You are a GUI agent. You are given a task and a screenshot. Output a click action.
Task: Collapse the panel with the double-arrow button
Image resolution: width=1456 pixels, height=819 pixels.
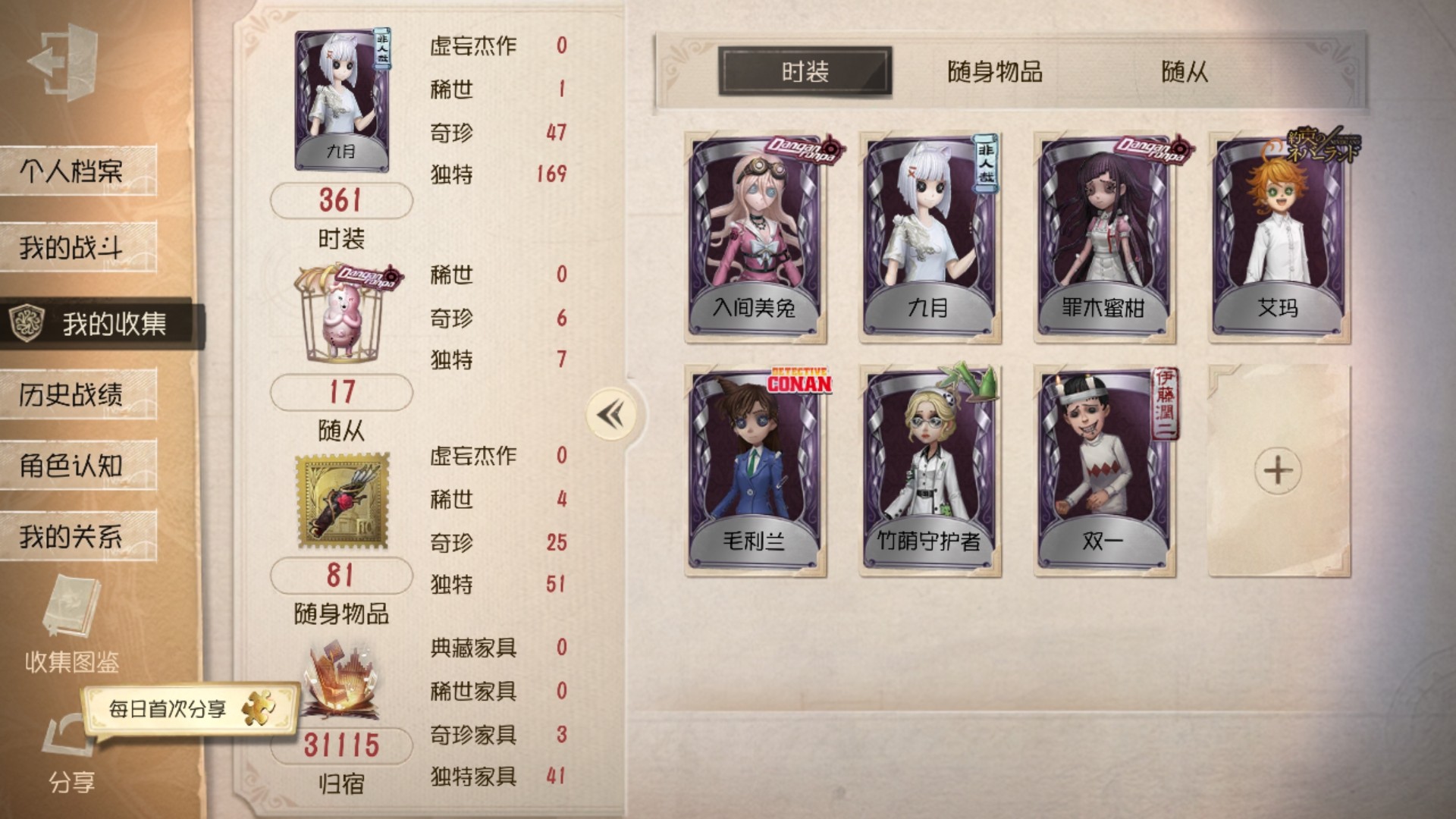coord(611,415)
